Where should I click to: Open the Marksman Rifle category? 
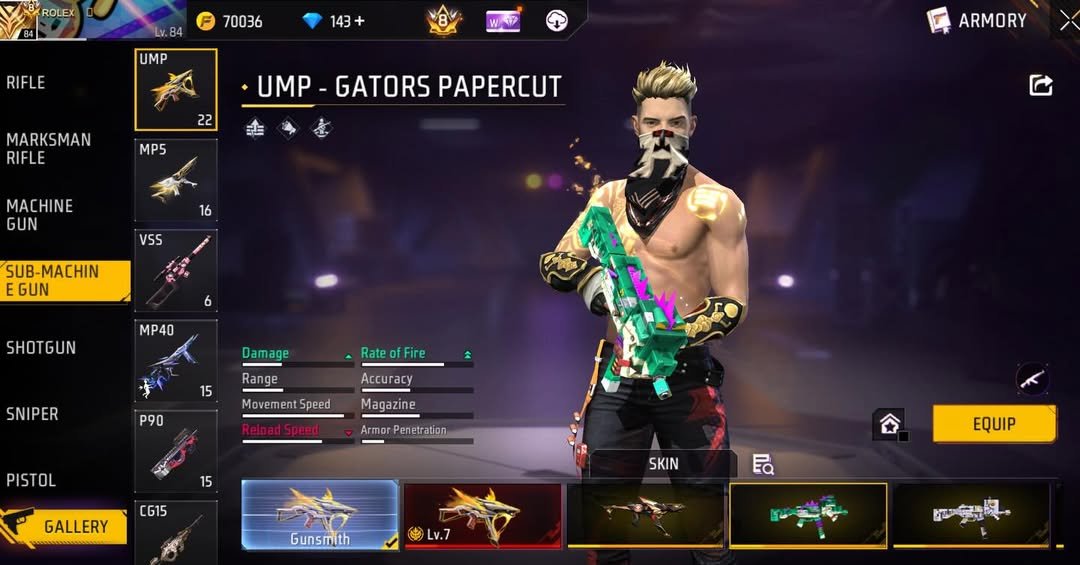coord(48,149)
